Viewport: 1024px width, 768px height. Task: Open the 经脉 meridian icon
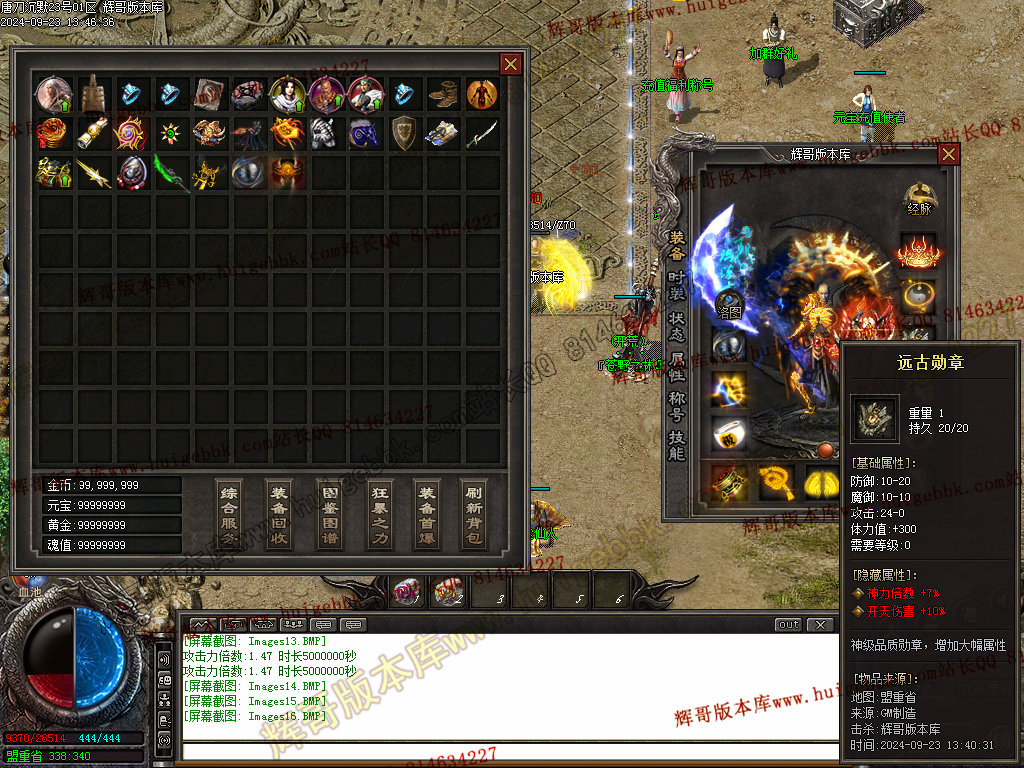[x=918, y=199]
